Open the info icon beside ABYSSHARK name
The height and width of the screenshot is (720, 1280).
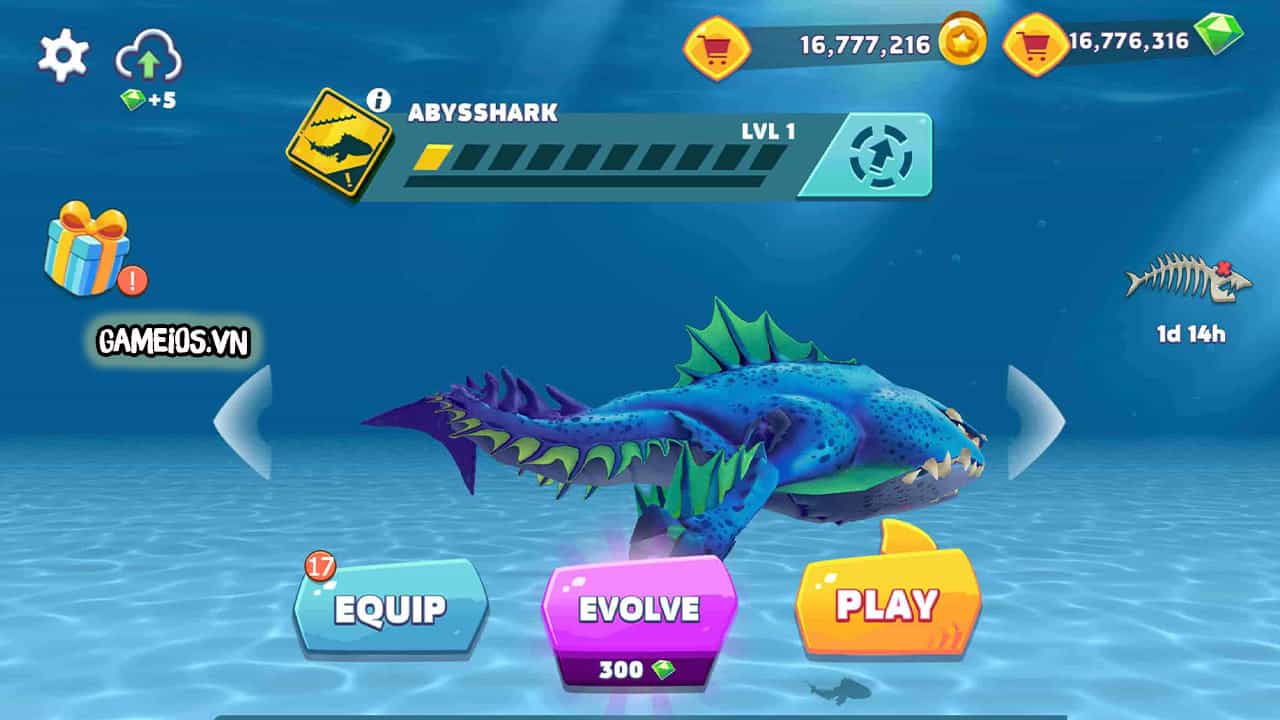point(377,98)
